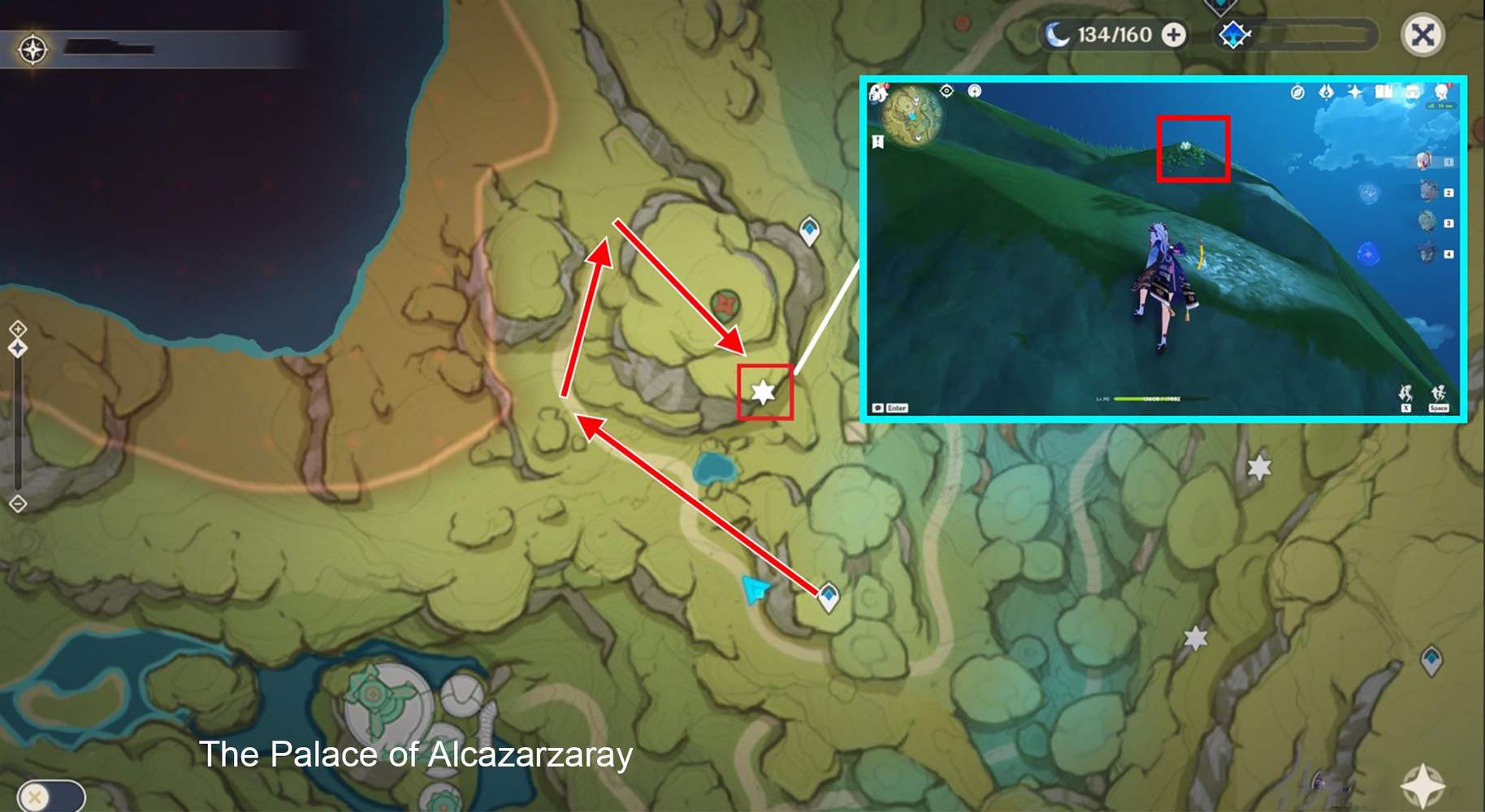Toggle the destination-tracking eye beside the minimap
1485x812 pixels.
(x=946, y=91)
